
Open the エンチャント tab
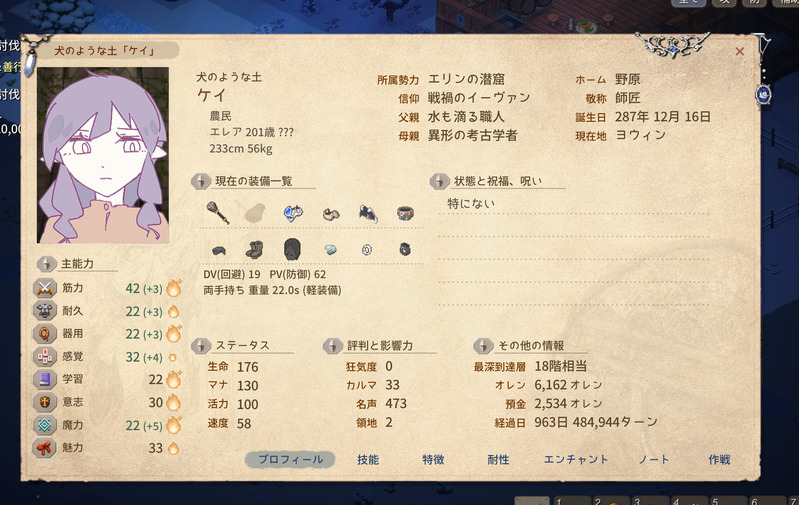576,460
